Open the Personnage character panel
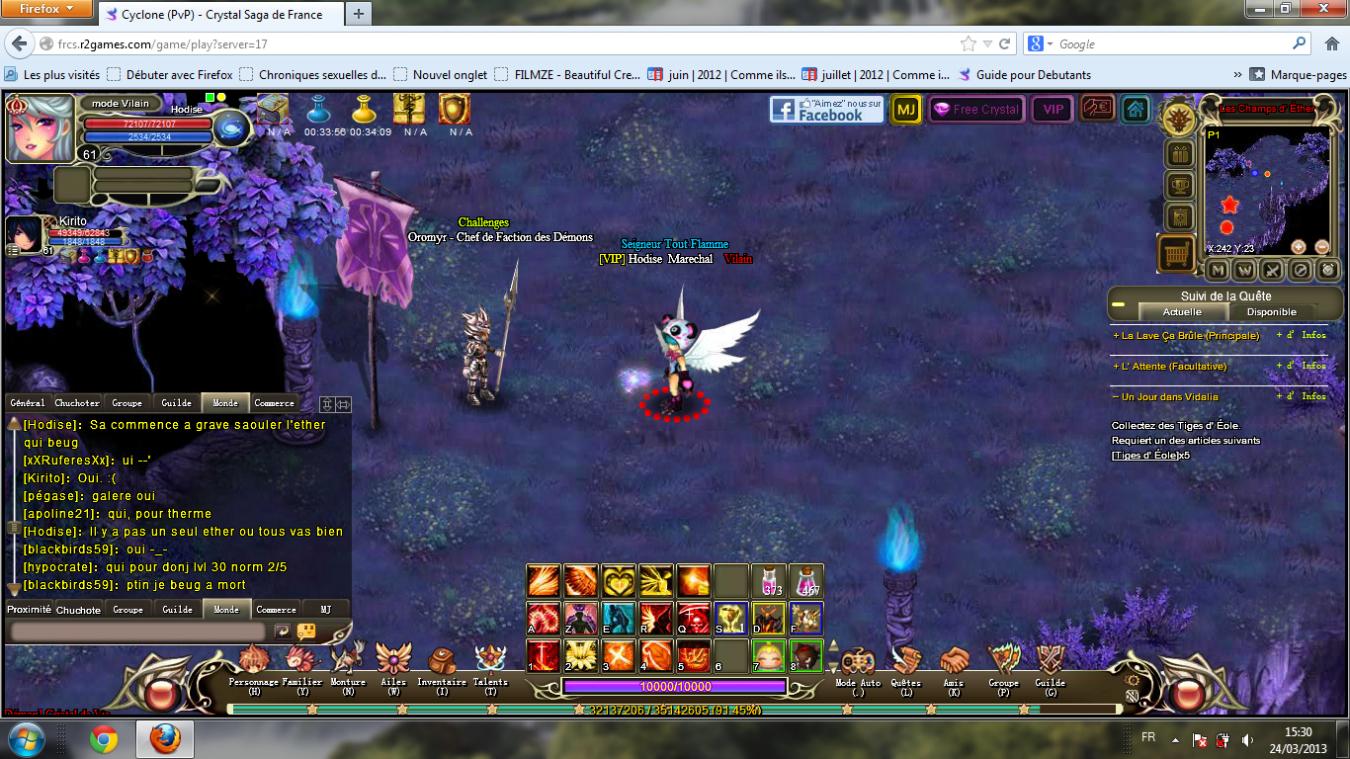Screen dimensions: 1350x759 254,662
